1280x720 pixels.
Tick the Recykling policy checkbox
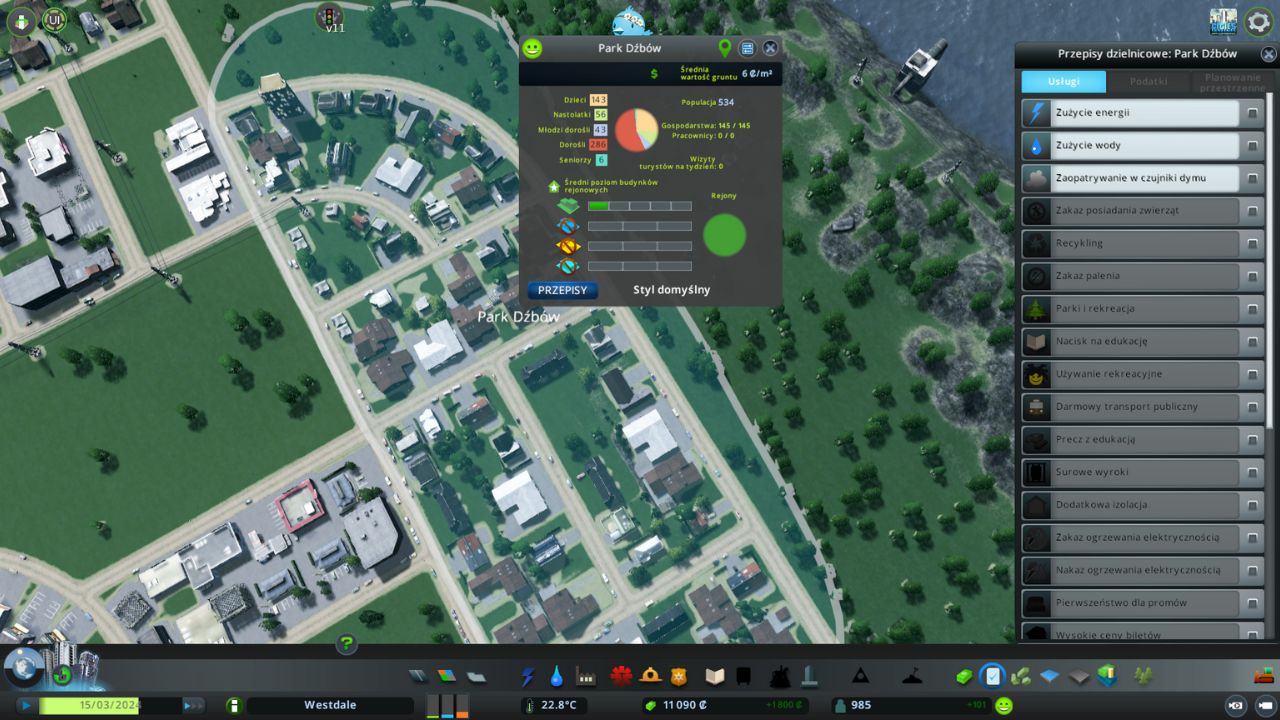1251,243
